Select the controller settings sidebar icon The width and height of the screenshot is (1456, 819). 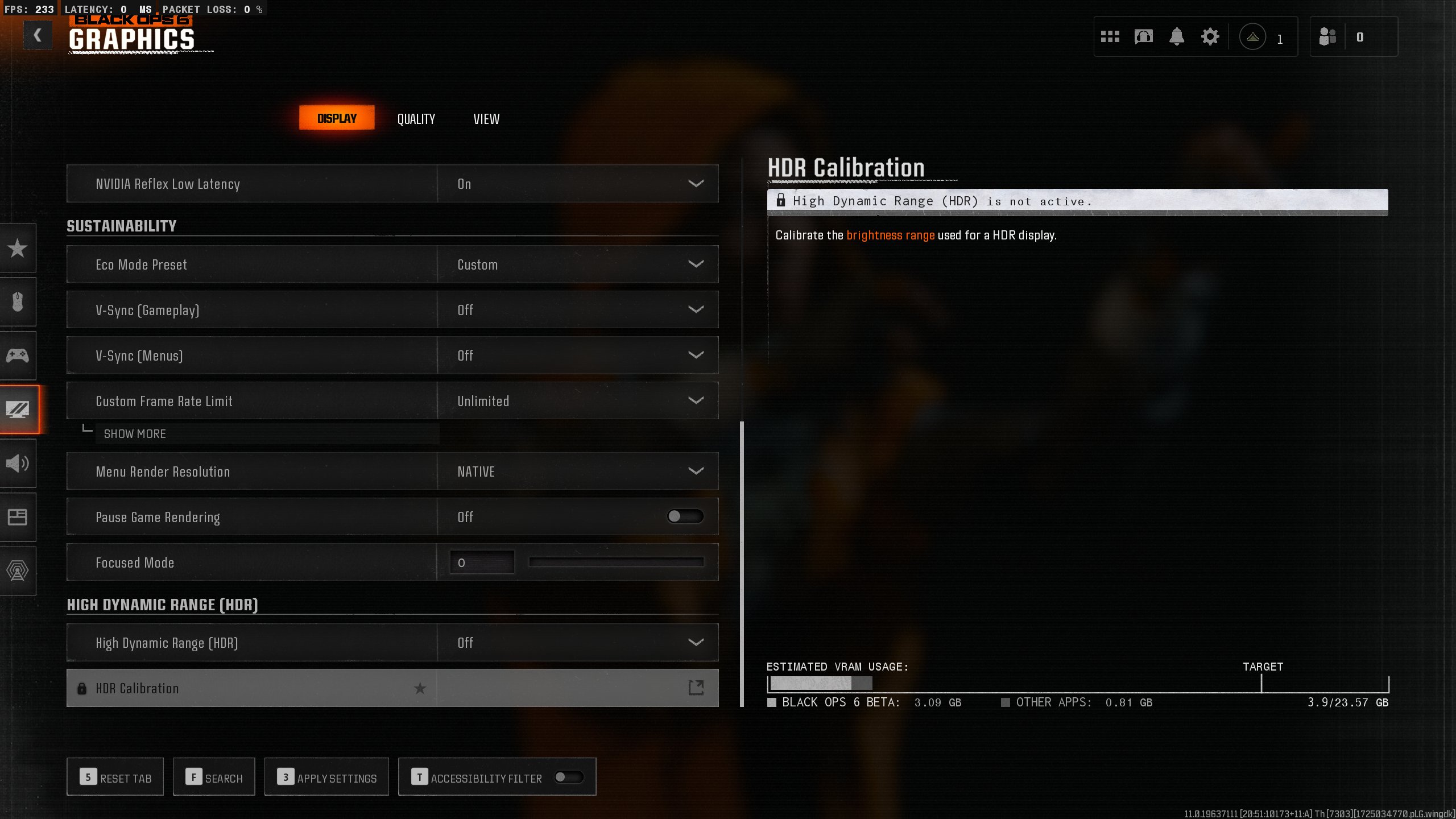(x=18, y=355)
